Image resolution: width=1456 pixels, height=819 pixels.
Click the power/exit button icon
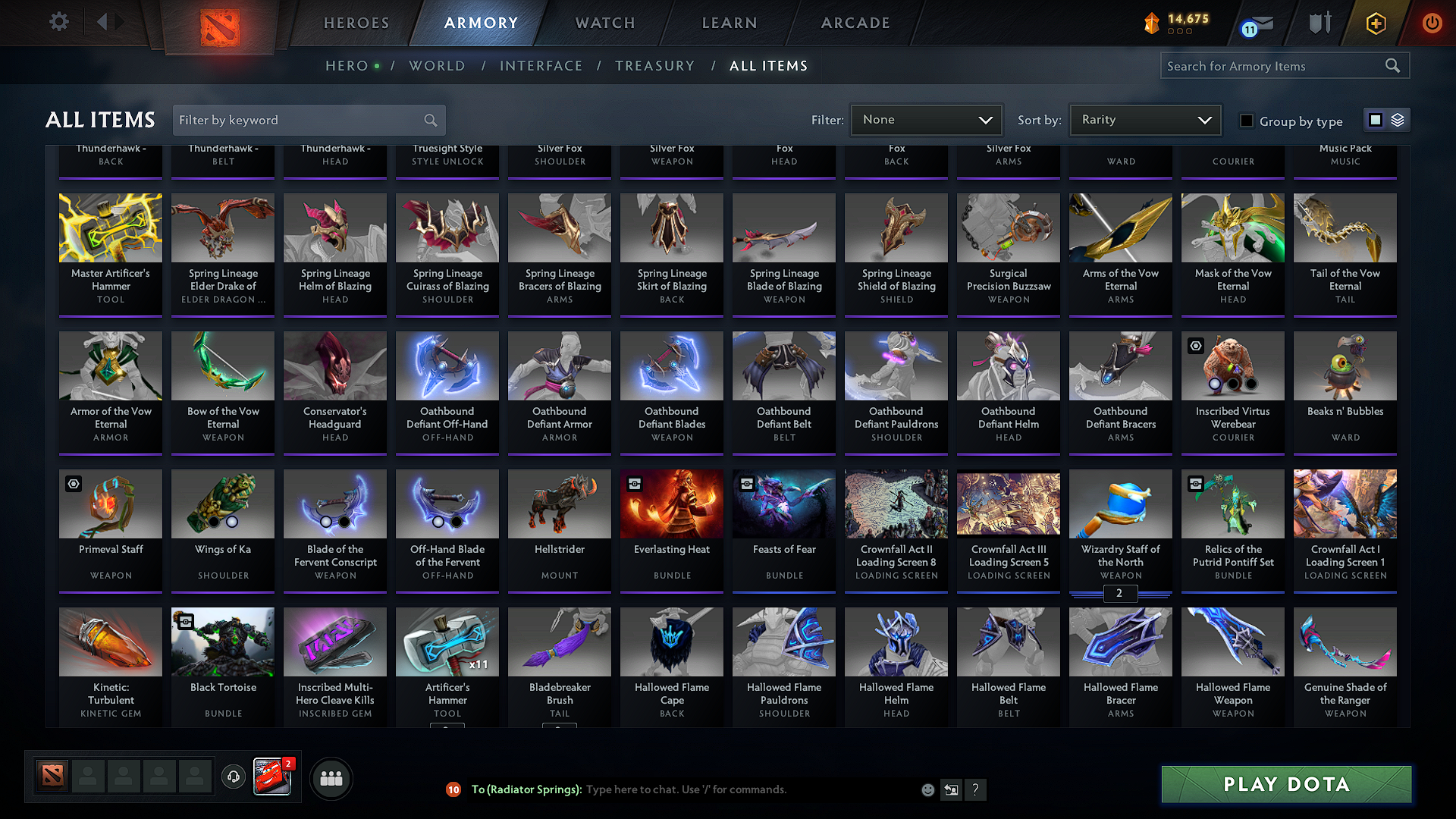click(x=1432, y=23)
